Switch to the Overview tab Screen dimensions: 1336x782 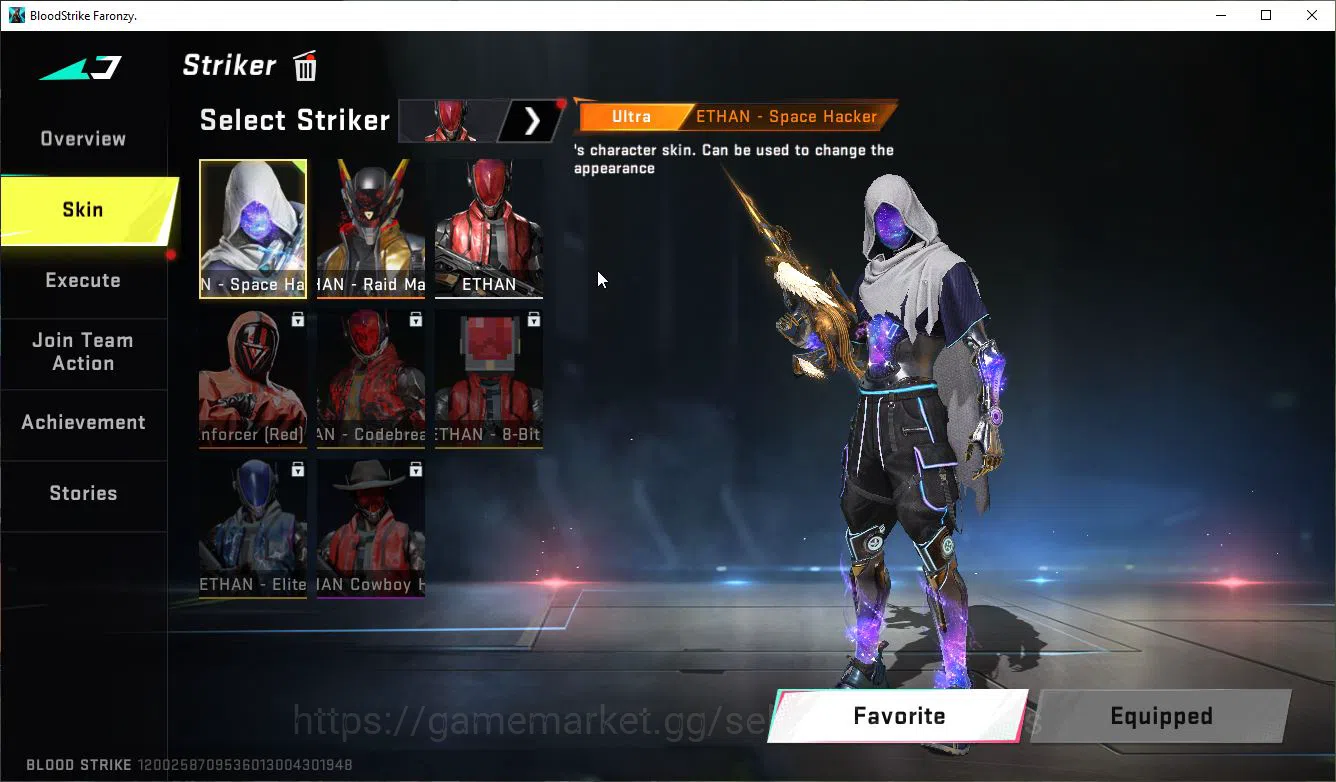click(82, 138)
